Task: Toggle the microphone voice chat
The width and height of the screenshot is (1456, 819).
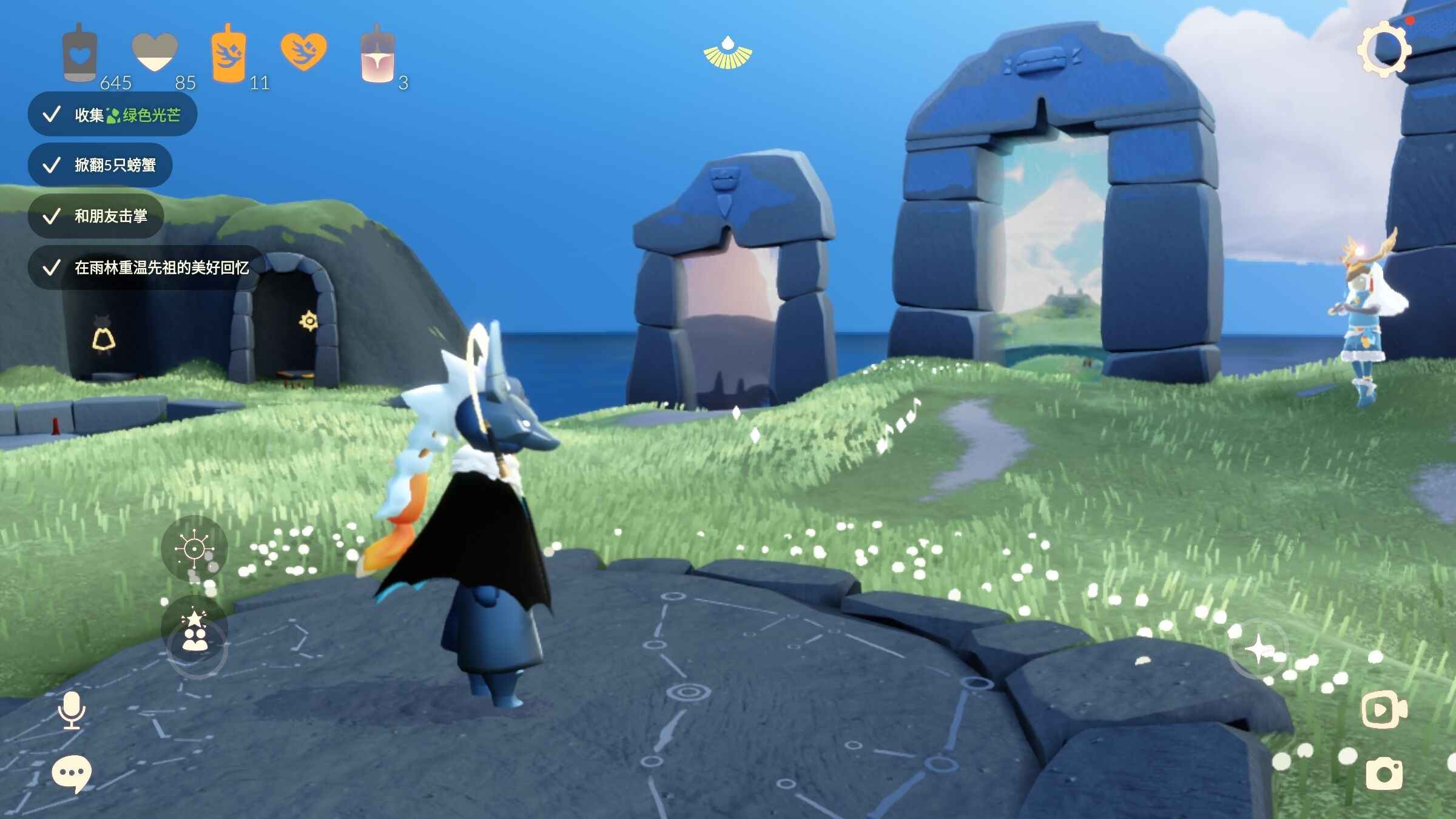Action: click(x=72, y=710)
